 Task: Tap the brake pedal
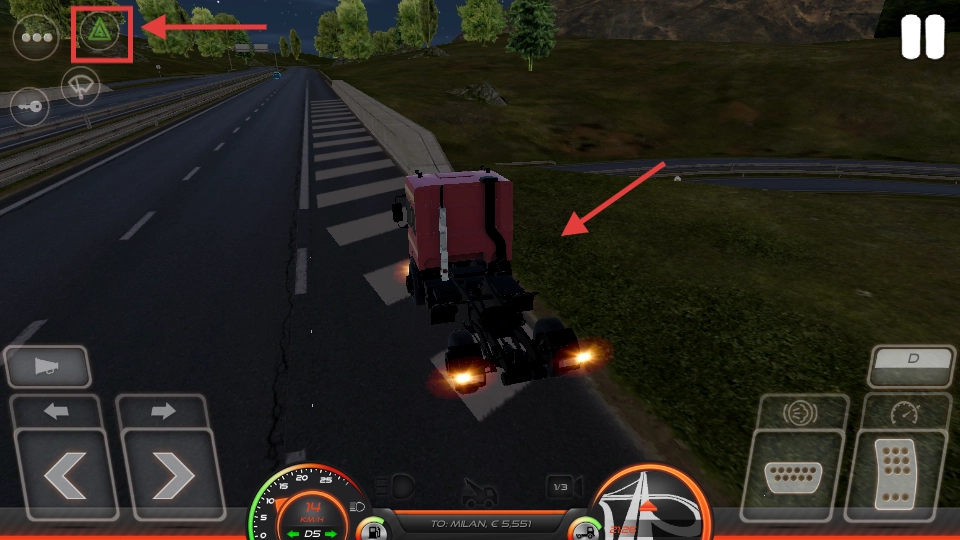tap(791, 475)
